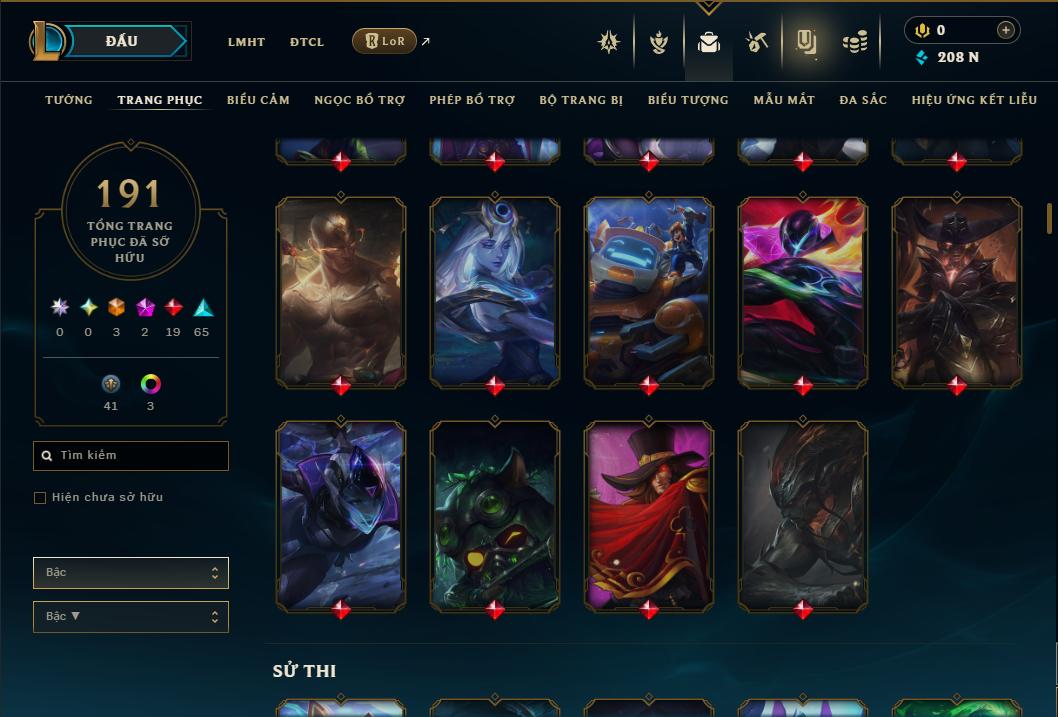
Task: Add currency with the plus button
Action: [x=1006, y=31]
